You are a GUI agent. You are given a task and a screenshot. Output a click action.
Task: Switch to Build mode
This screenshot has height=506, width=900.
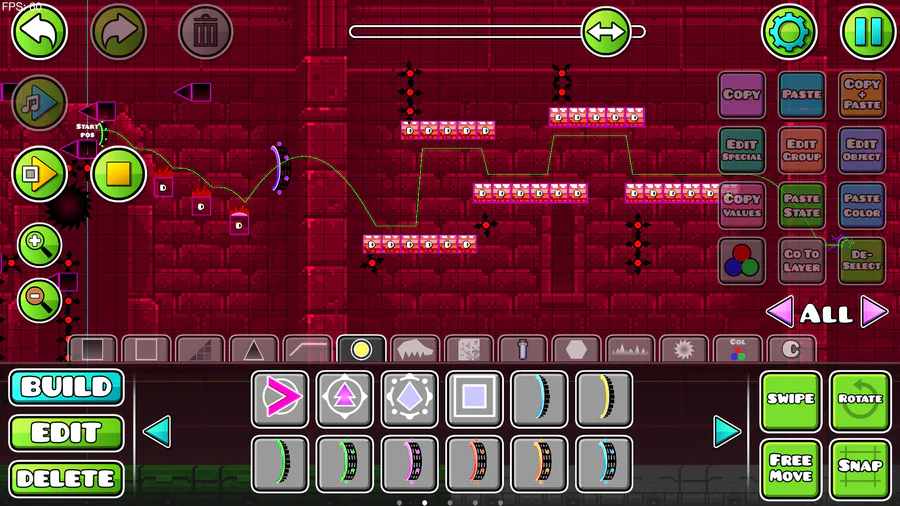66,388
